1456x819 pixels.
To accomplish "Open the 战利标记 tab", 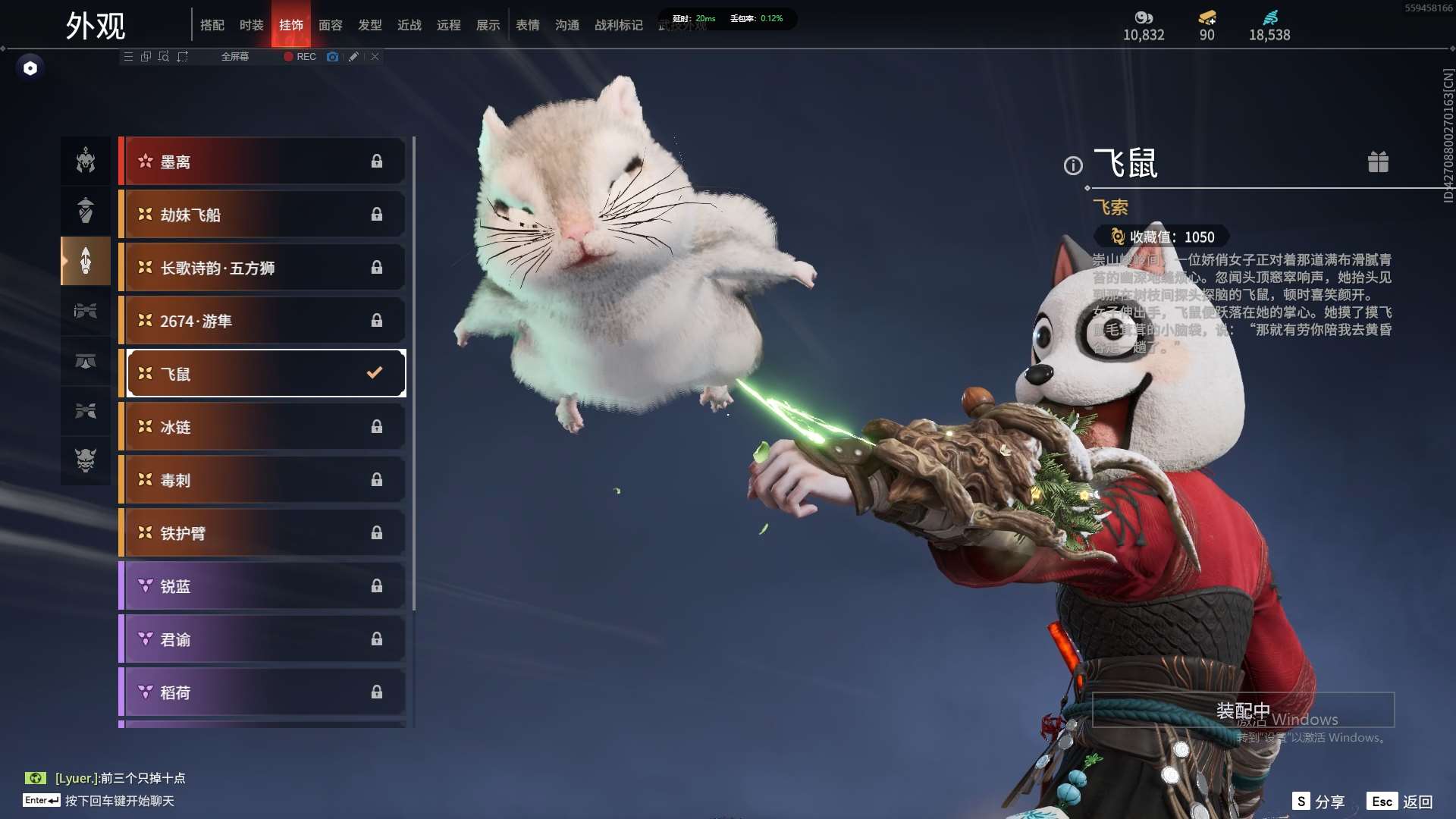I will click(619, 25).
